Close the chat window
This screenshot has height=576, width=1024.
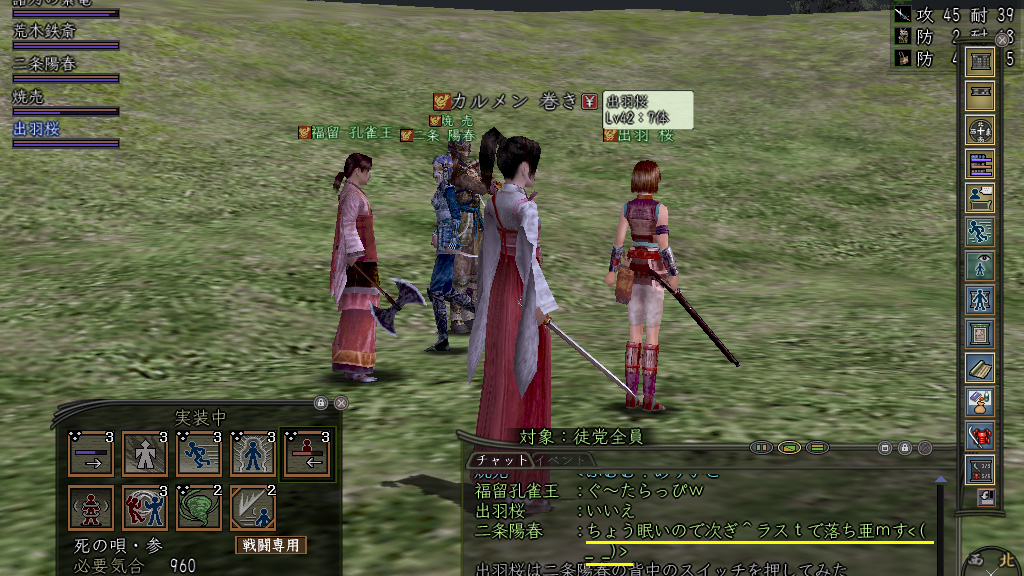pos(925,448)
